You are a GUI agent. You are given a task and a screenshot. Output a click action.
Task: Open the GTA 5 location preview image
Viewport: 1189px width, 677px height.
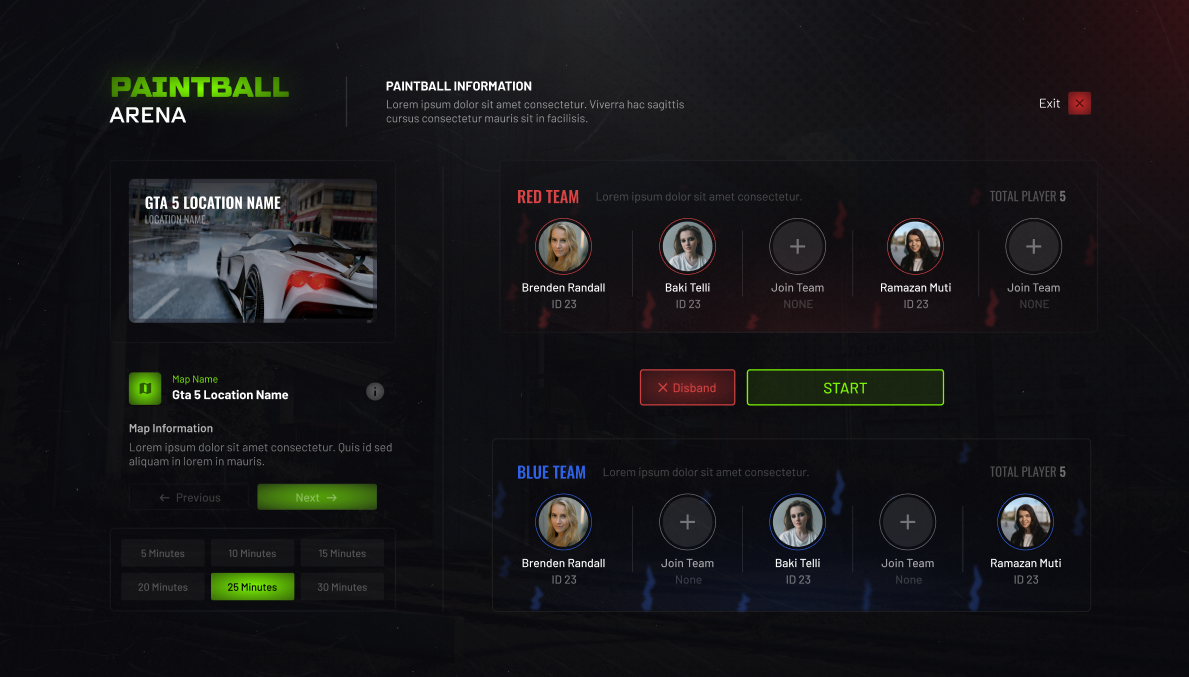[253, 251]
